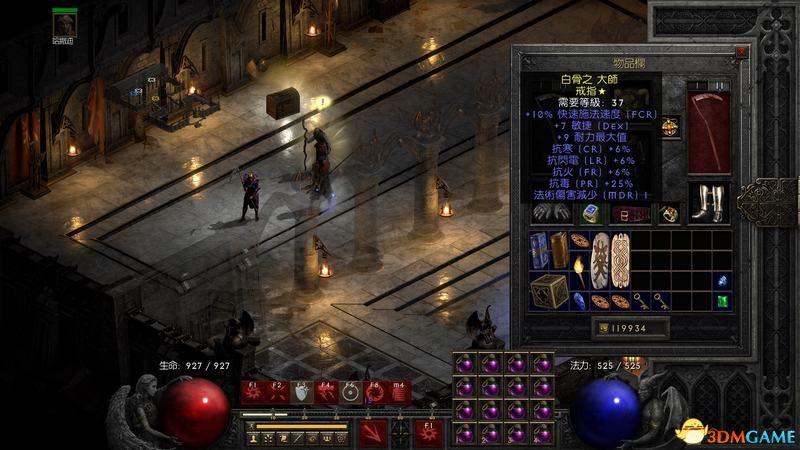Pick the ring slot beside the gloves

click(590, 213)
